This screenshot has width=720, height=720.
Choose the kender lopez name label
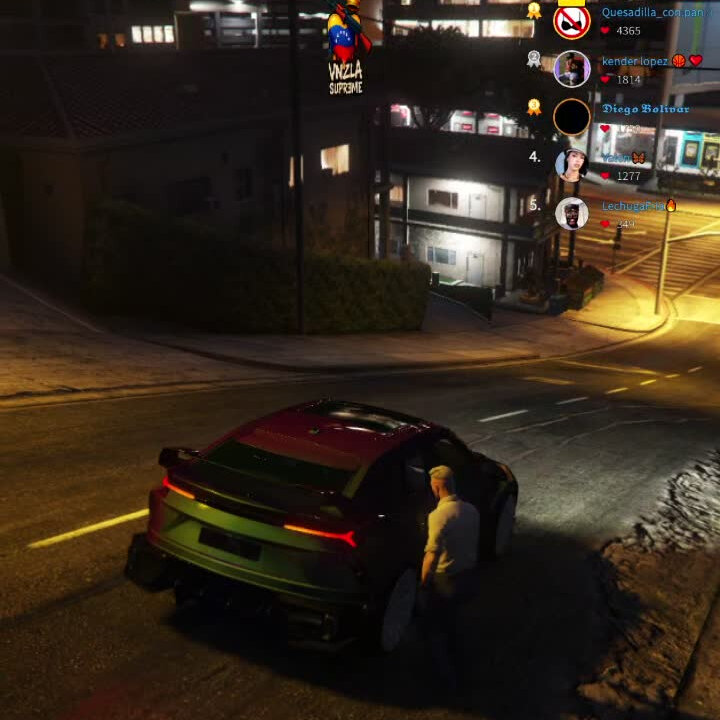click(635, 61)
